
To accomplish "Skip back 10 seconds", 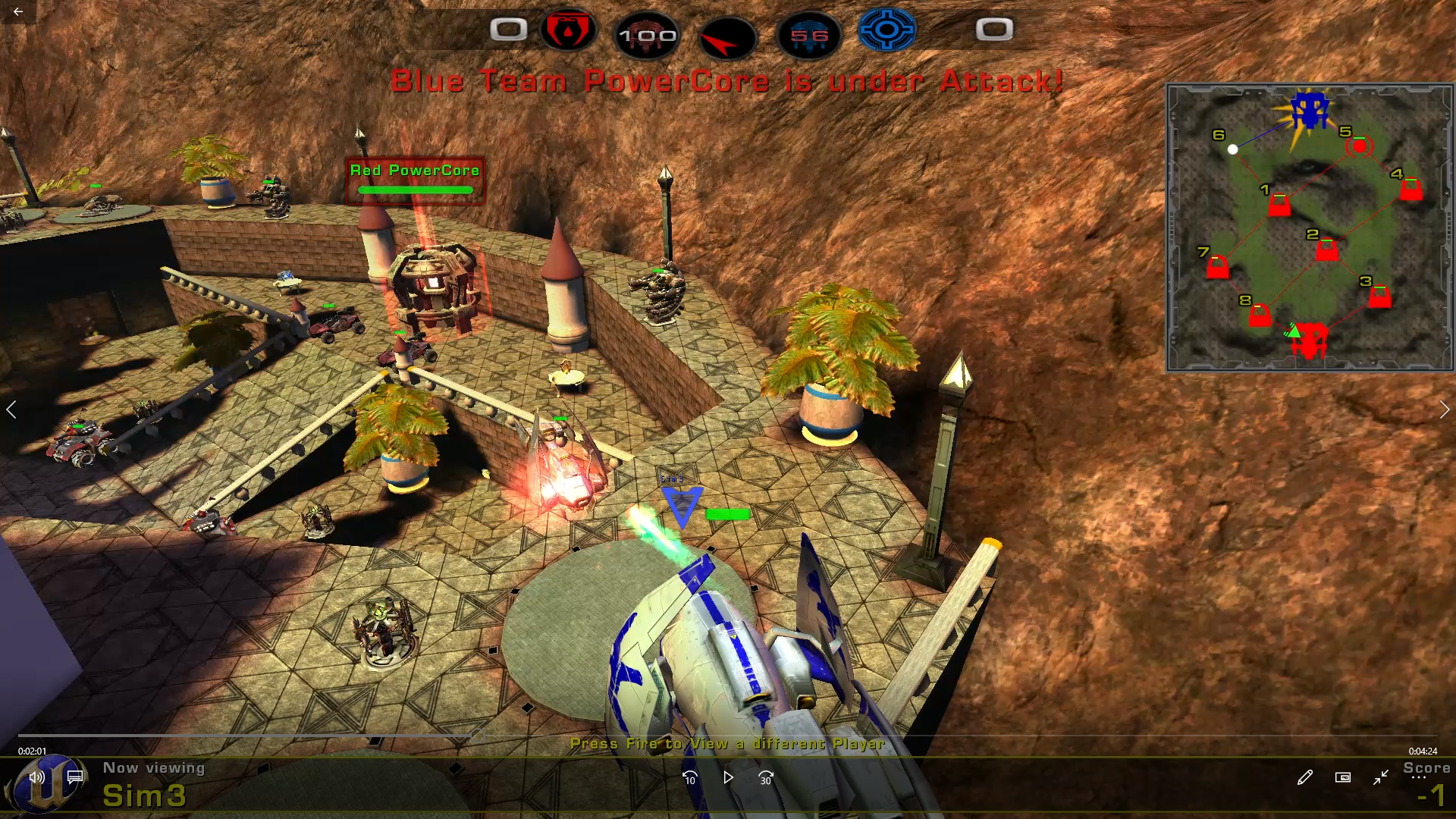I will (689, 777).
